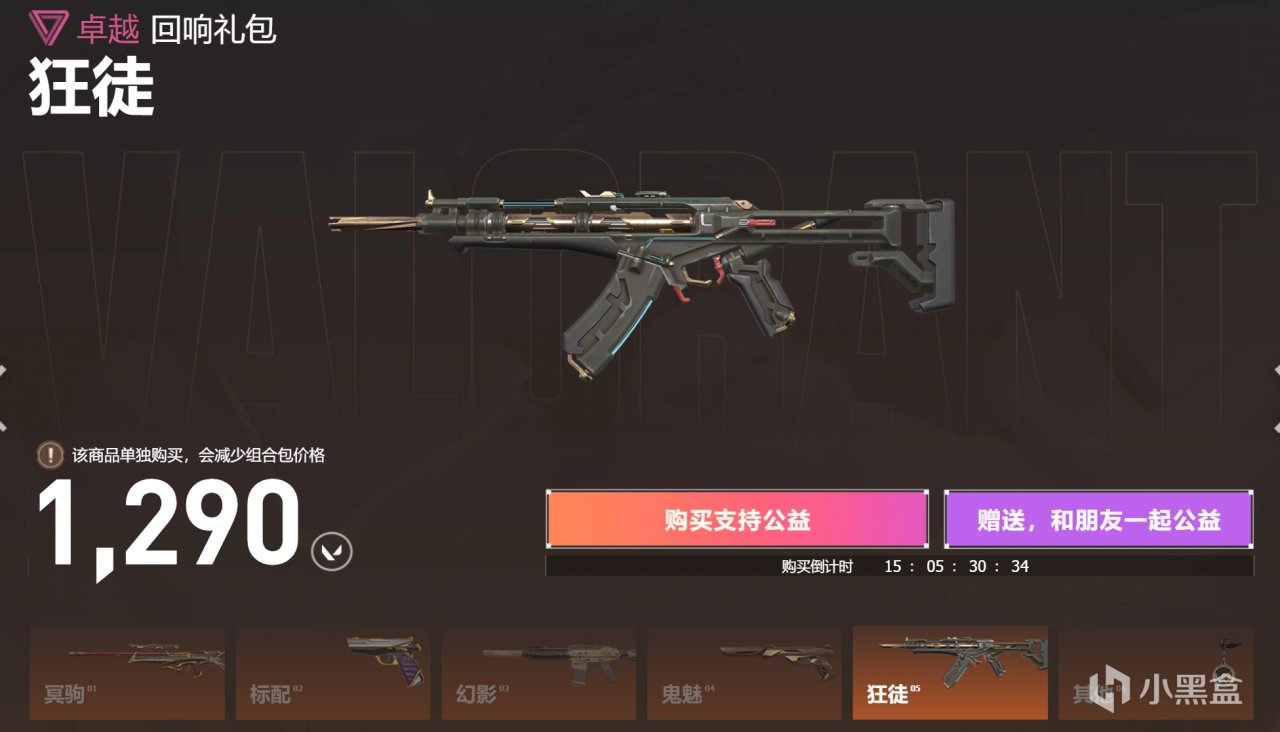This screenshot has height=732, width=1280.
Task: Choose 赠送，和朋友一起公益 gift button
Action: coord(1098,519)
